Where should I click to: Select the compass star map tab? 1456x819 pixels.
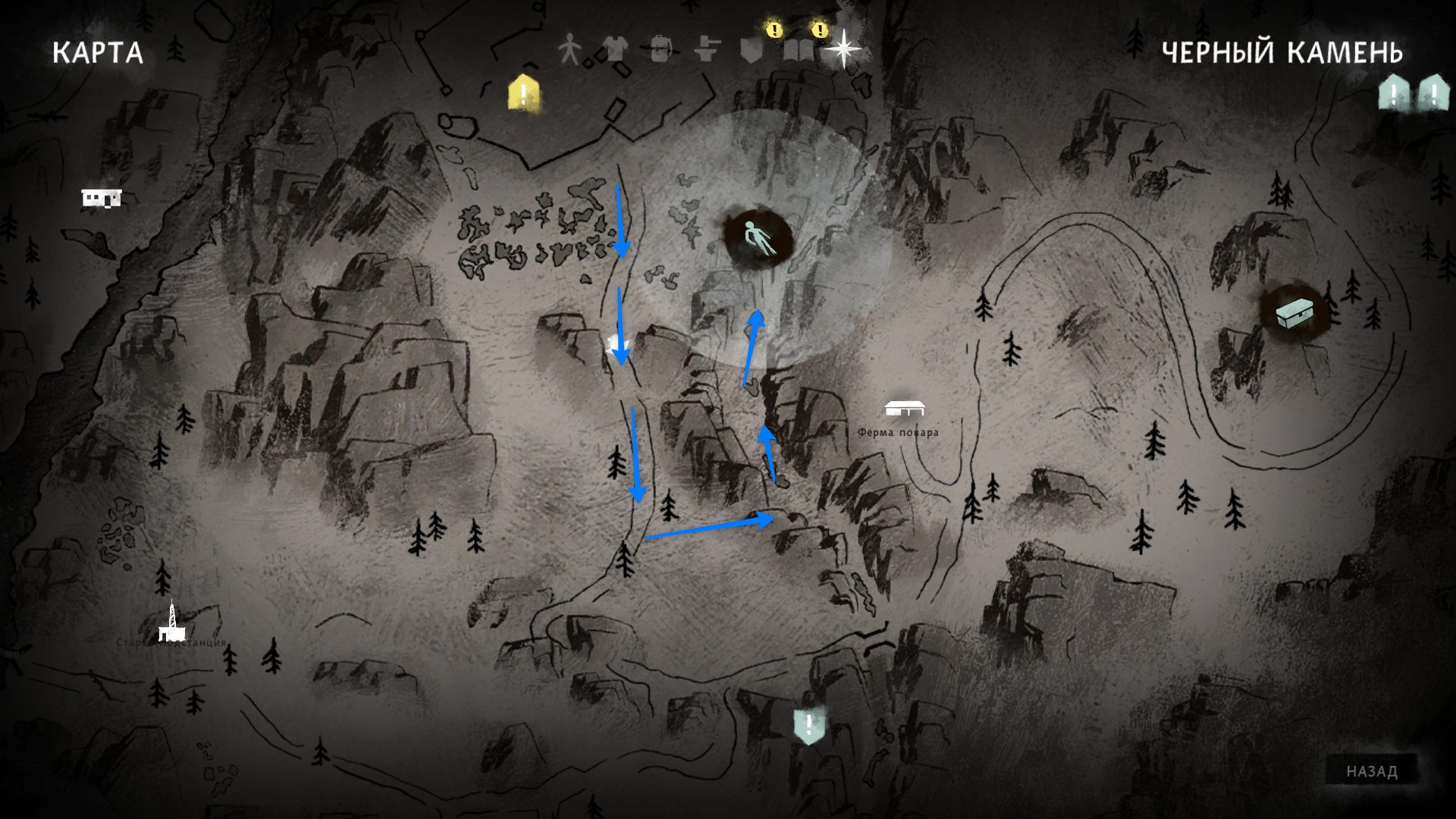pos(843,50)
